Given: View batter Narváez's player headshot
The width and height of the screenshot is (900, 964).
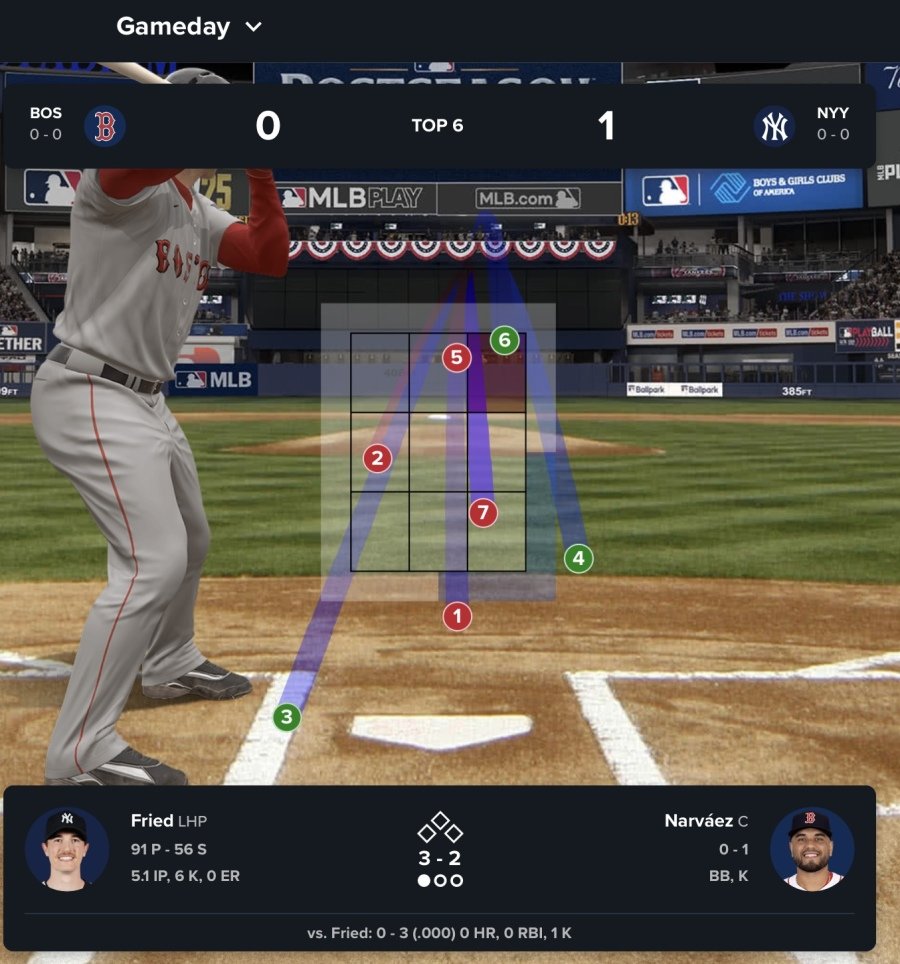Looking at the screenshot, I should pyautogui.click(x=812, y=848).
